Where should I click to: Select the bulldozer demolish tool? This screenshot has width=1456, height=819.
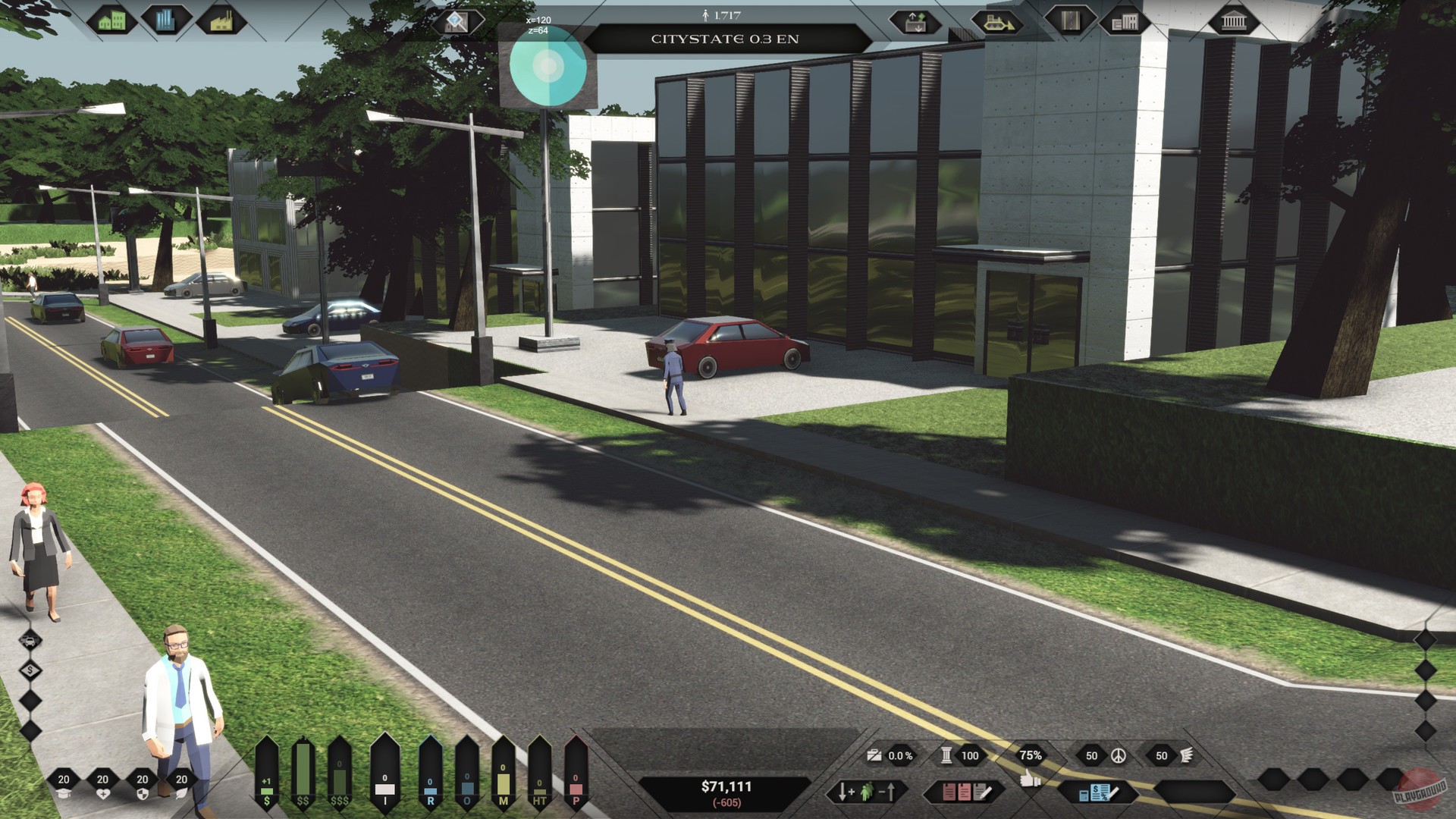(x=996, y=21)
